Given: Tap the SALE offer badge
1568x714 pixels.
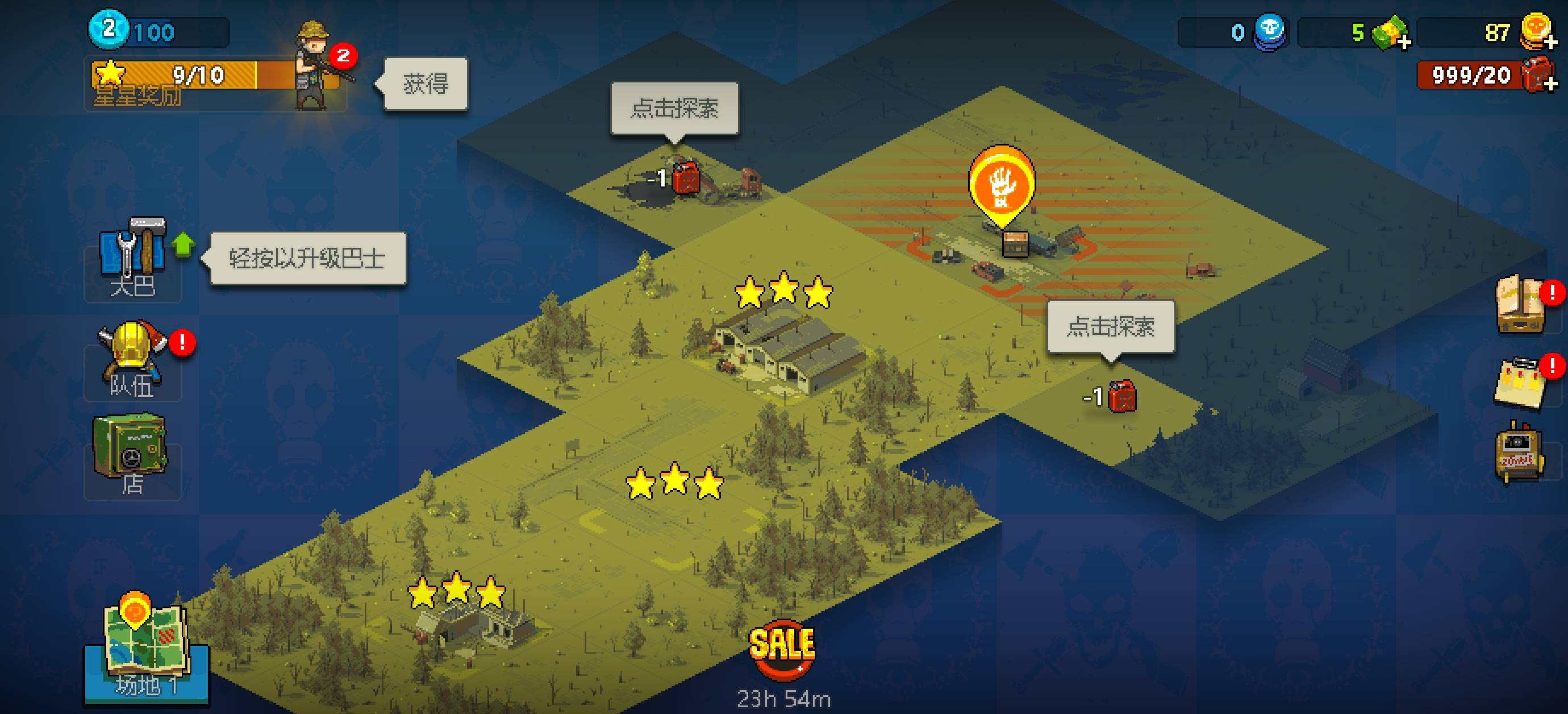Looking at the screenshot, I should click(782, 648).
